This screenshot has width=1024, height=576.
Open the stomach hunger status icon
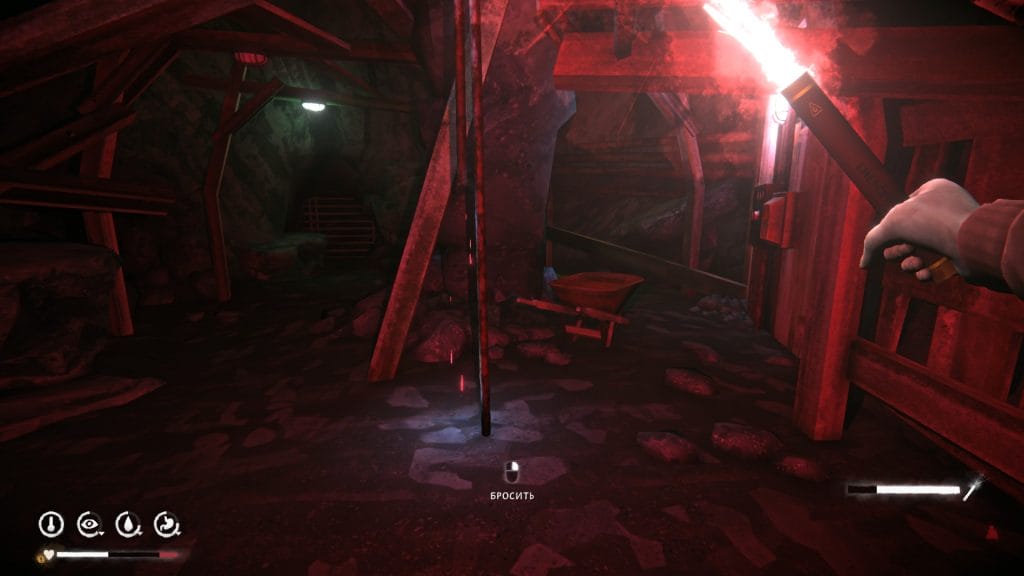tap(167, 523)
